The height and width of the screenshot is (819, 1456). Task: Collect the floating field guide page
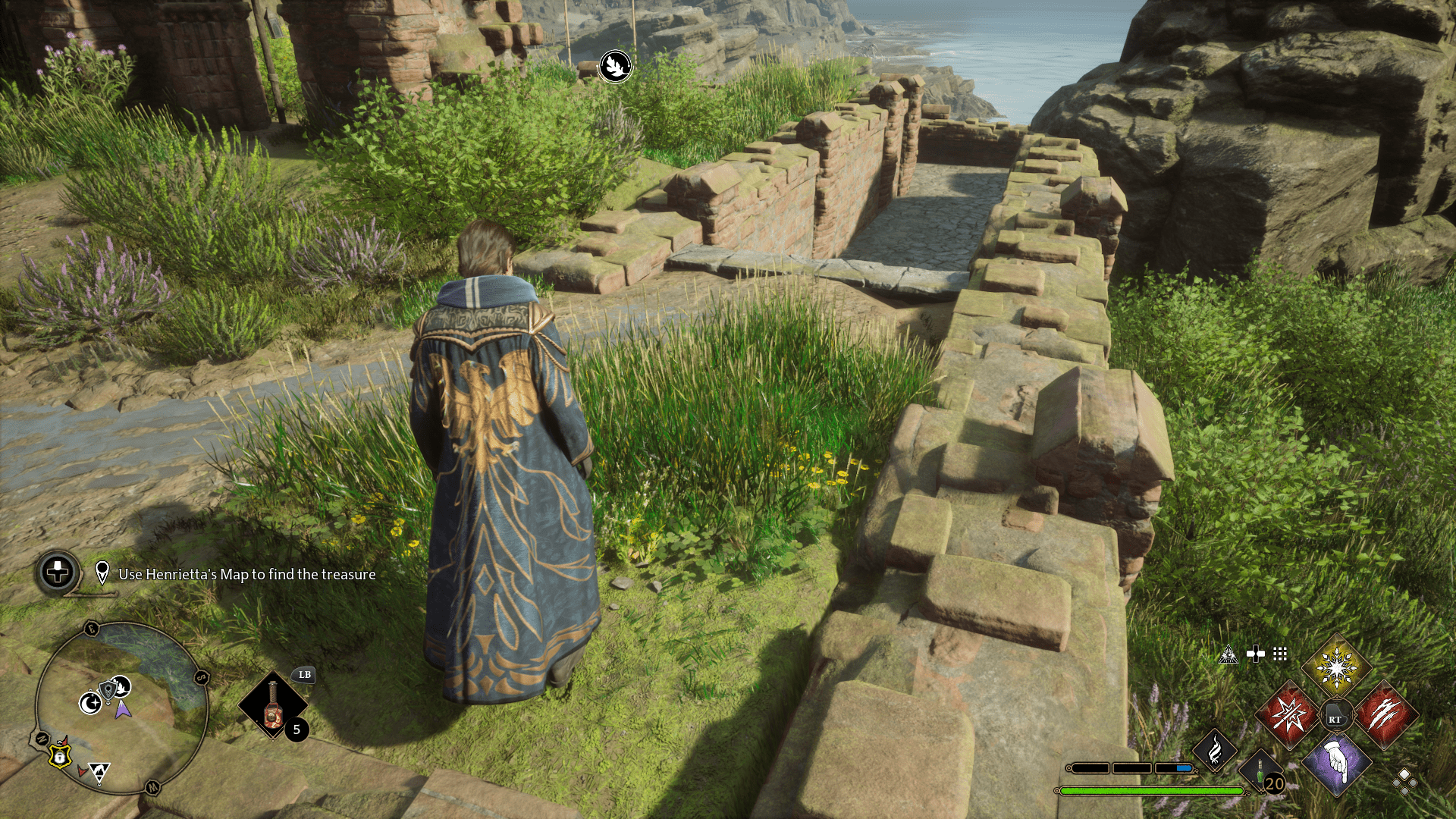tap(614, 65)
